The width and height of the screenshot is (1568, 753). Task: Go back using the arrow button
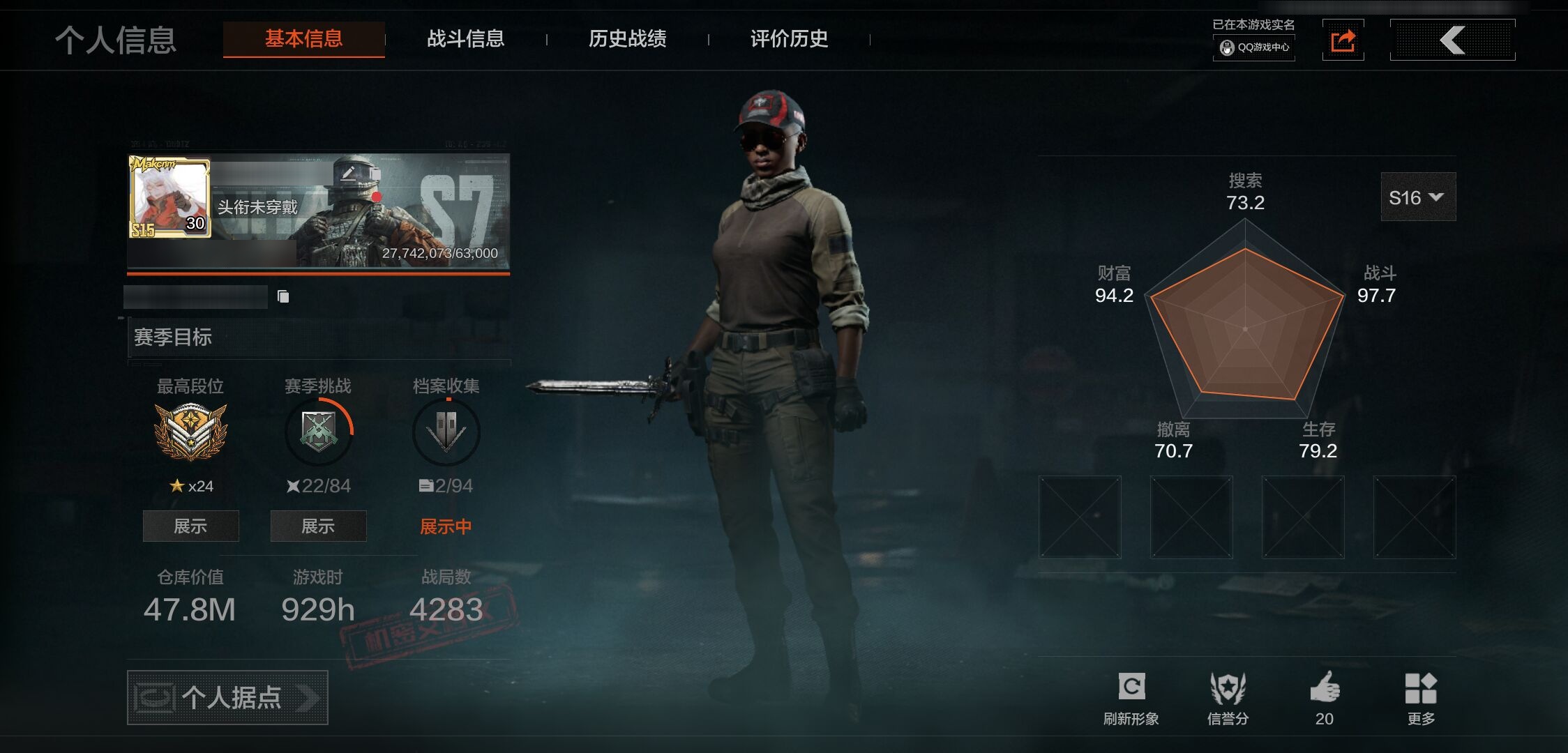pyautogui.click(x=1452, y=40)
